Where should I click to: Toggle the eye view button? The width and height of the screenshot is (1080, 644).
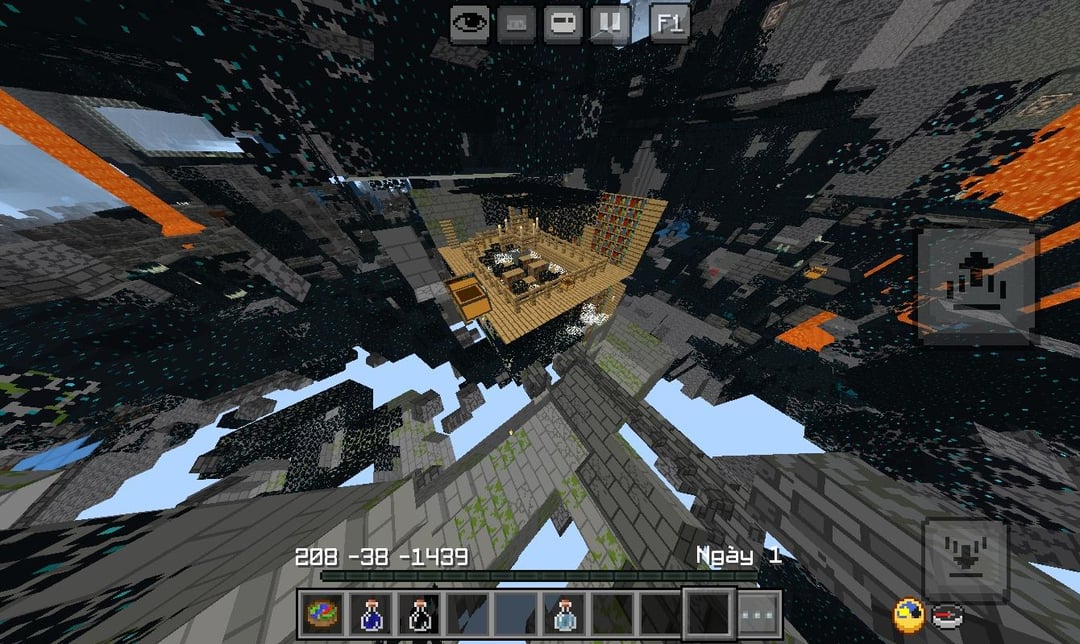point(469,23)
